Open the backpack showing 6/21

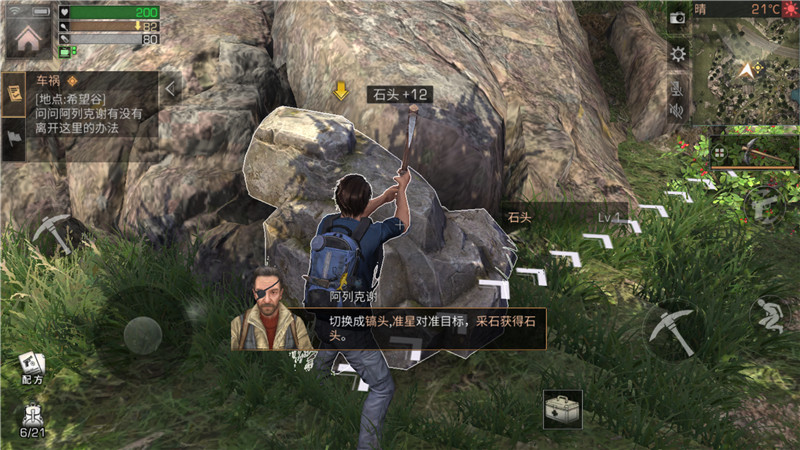[x=31, y=418]
